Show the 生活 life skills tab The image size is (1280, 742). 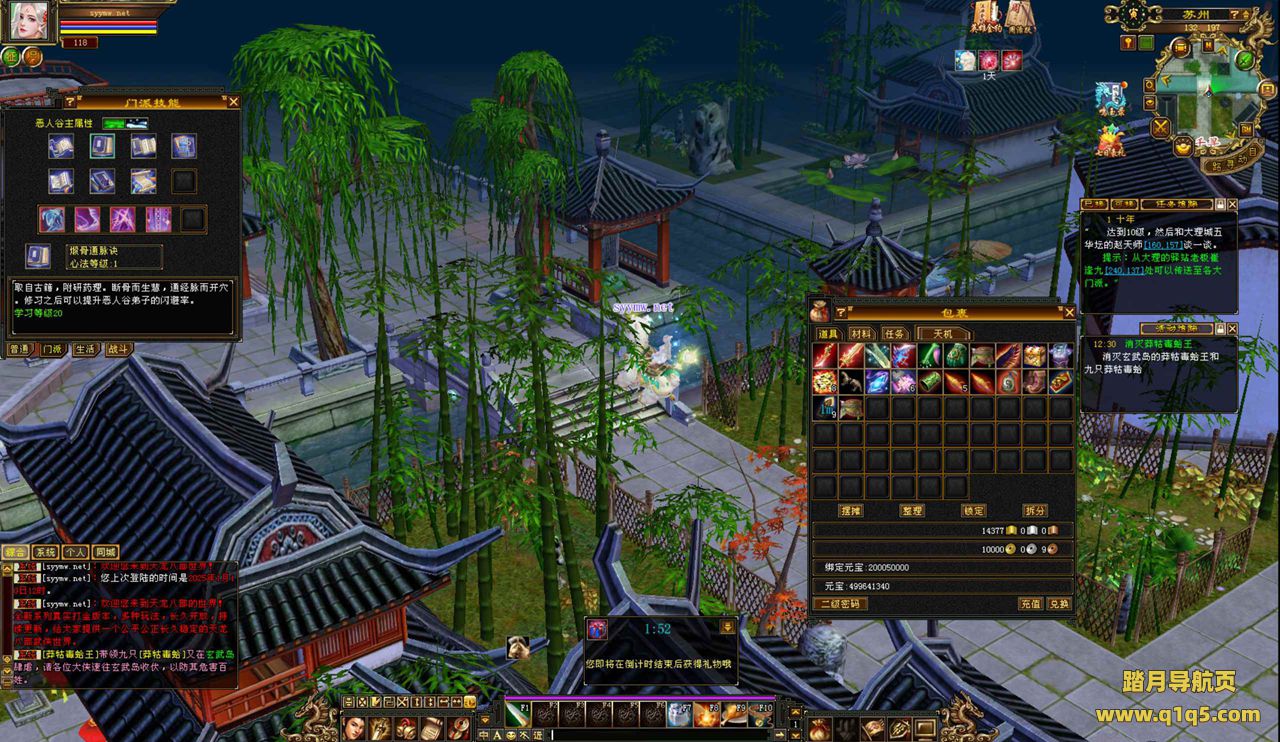(x=85, y=350)
